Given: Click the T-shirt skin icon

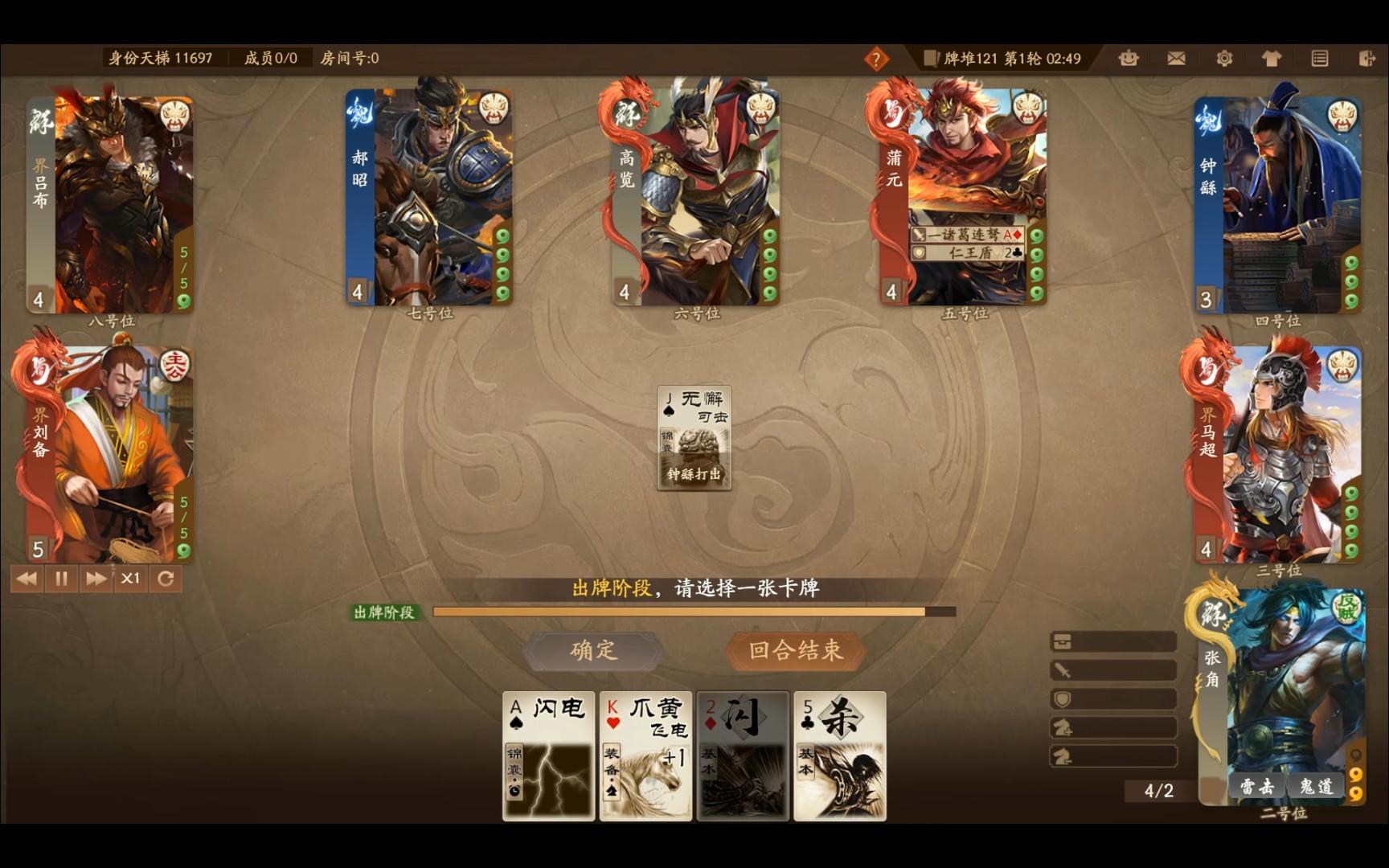Looking at the screenshot, I should (1272, 58).
